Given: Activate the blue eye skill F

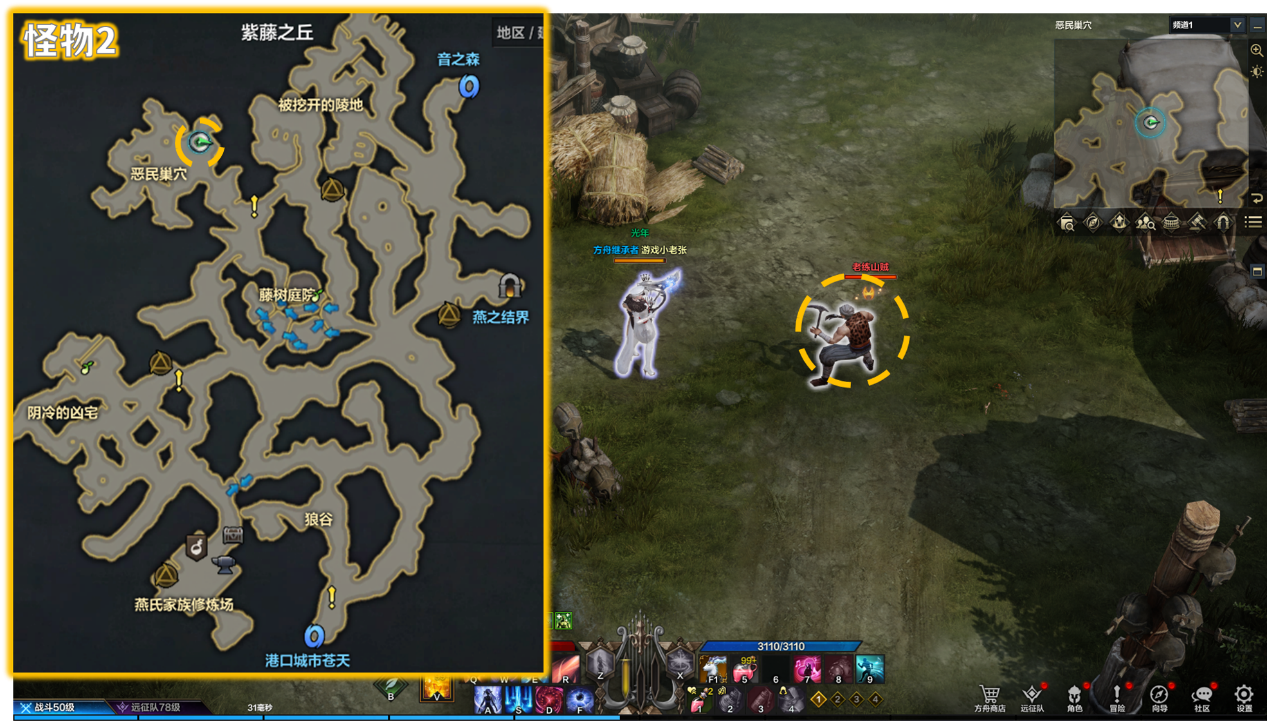Looking at the screenshot, I should coord(580,697).
